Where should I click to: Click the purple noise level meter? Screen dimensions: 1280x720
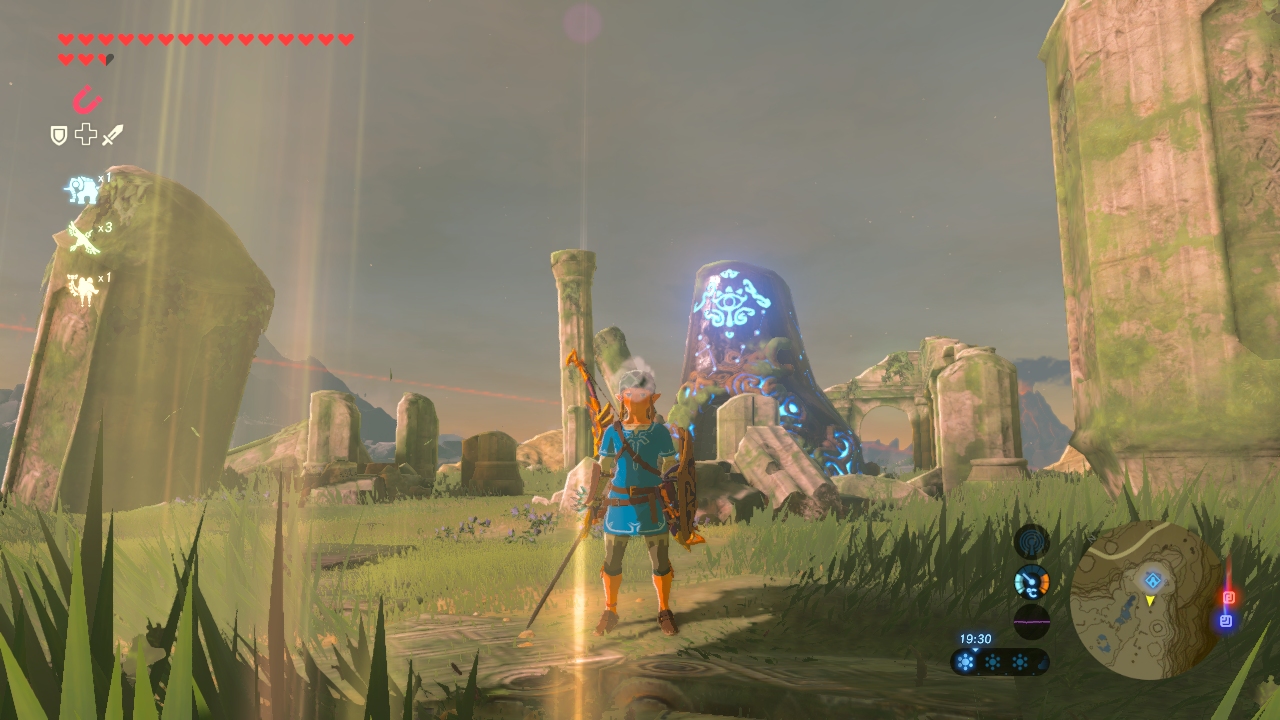[x=1031, y=621]
